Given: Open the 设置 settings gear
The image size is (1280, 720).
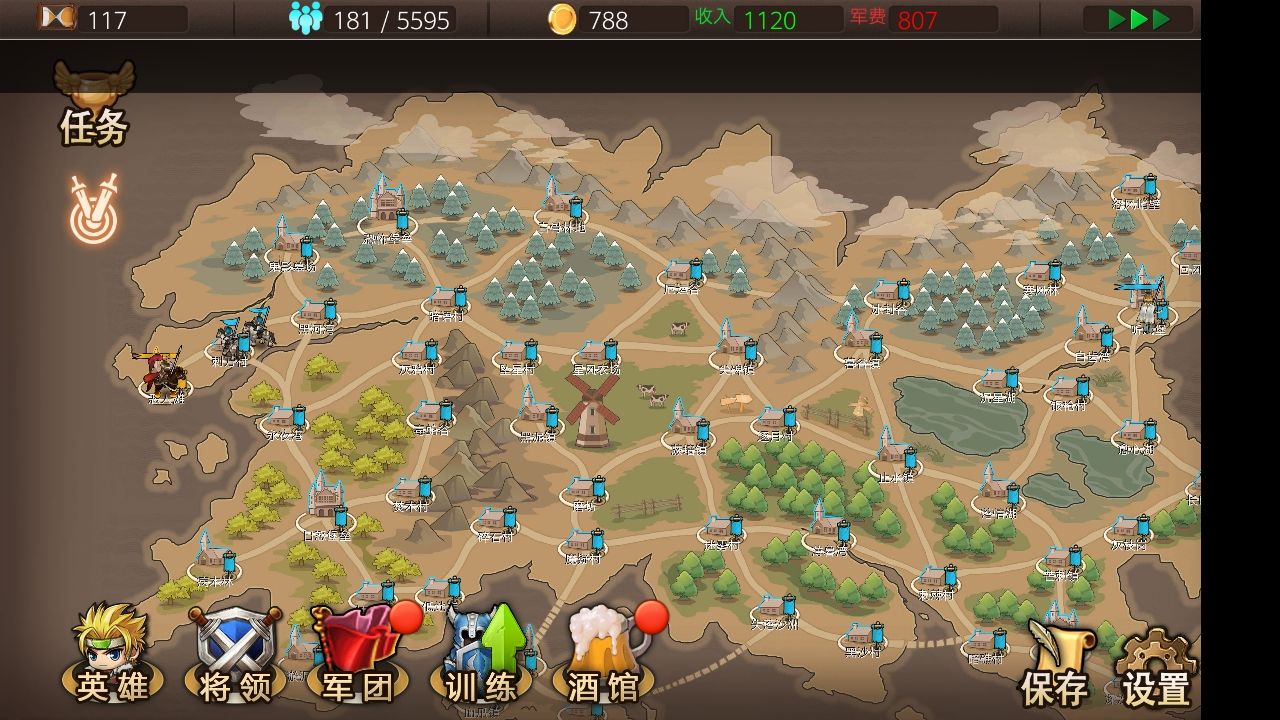Looking at the screenshot, I should click(1156, 665).
